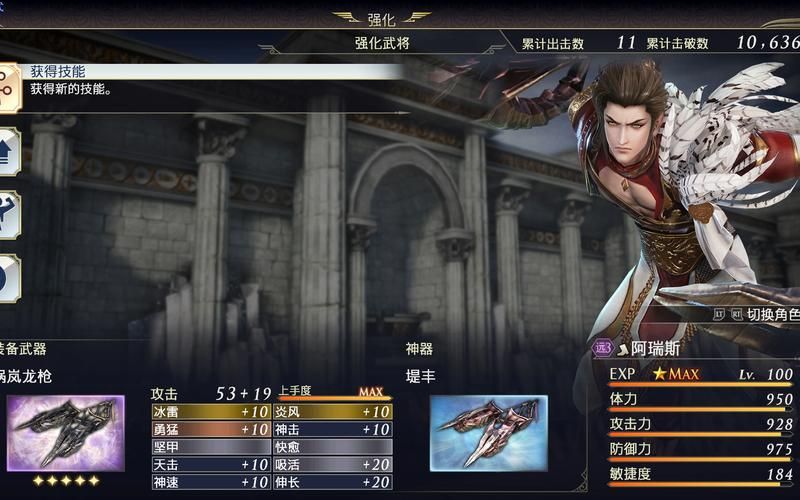
Task: Click the 伸长 attribute slot
Action: [332, 482]
